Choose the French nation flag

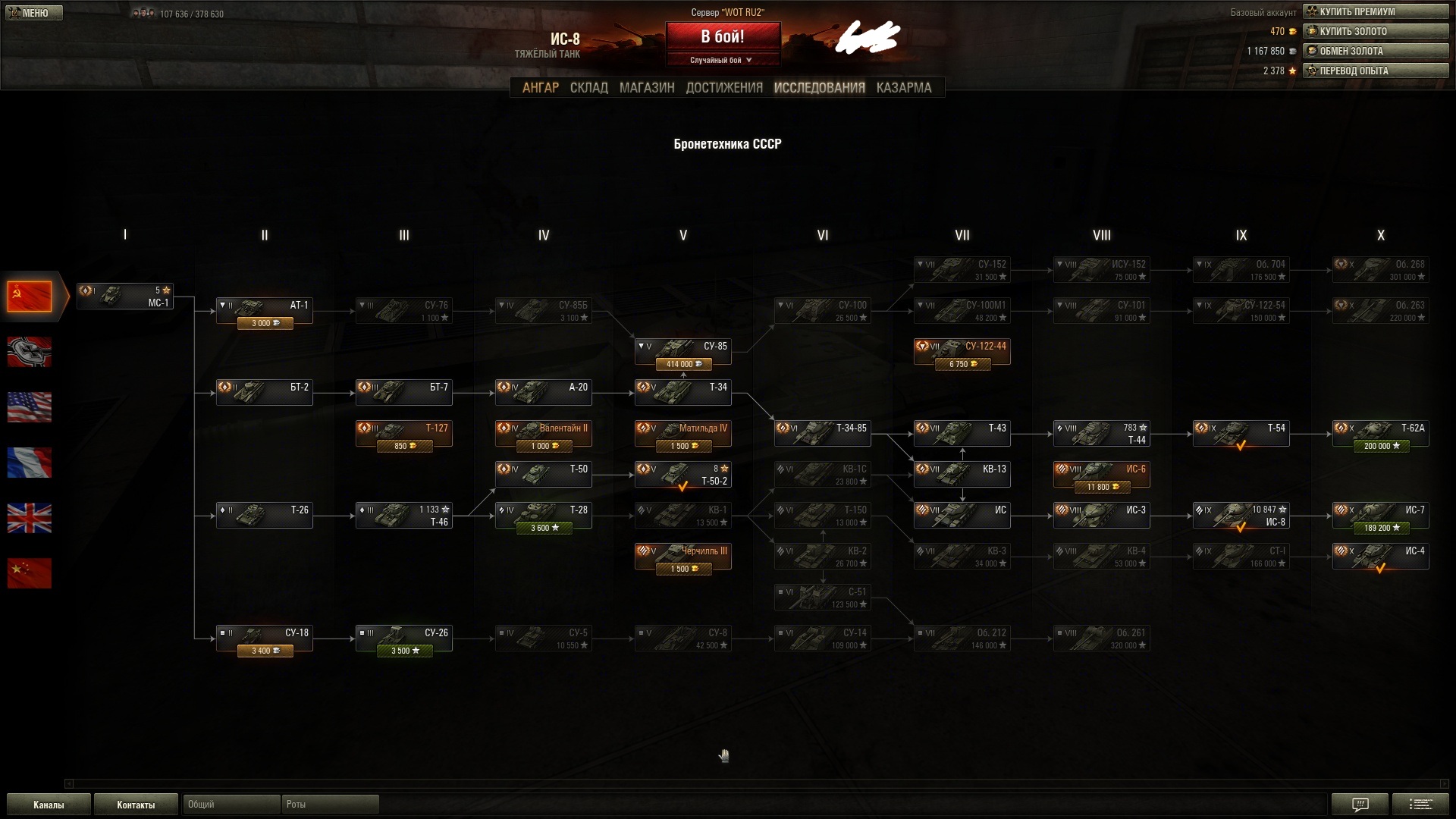(x=30, y=463)
